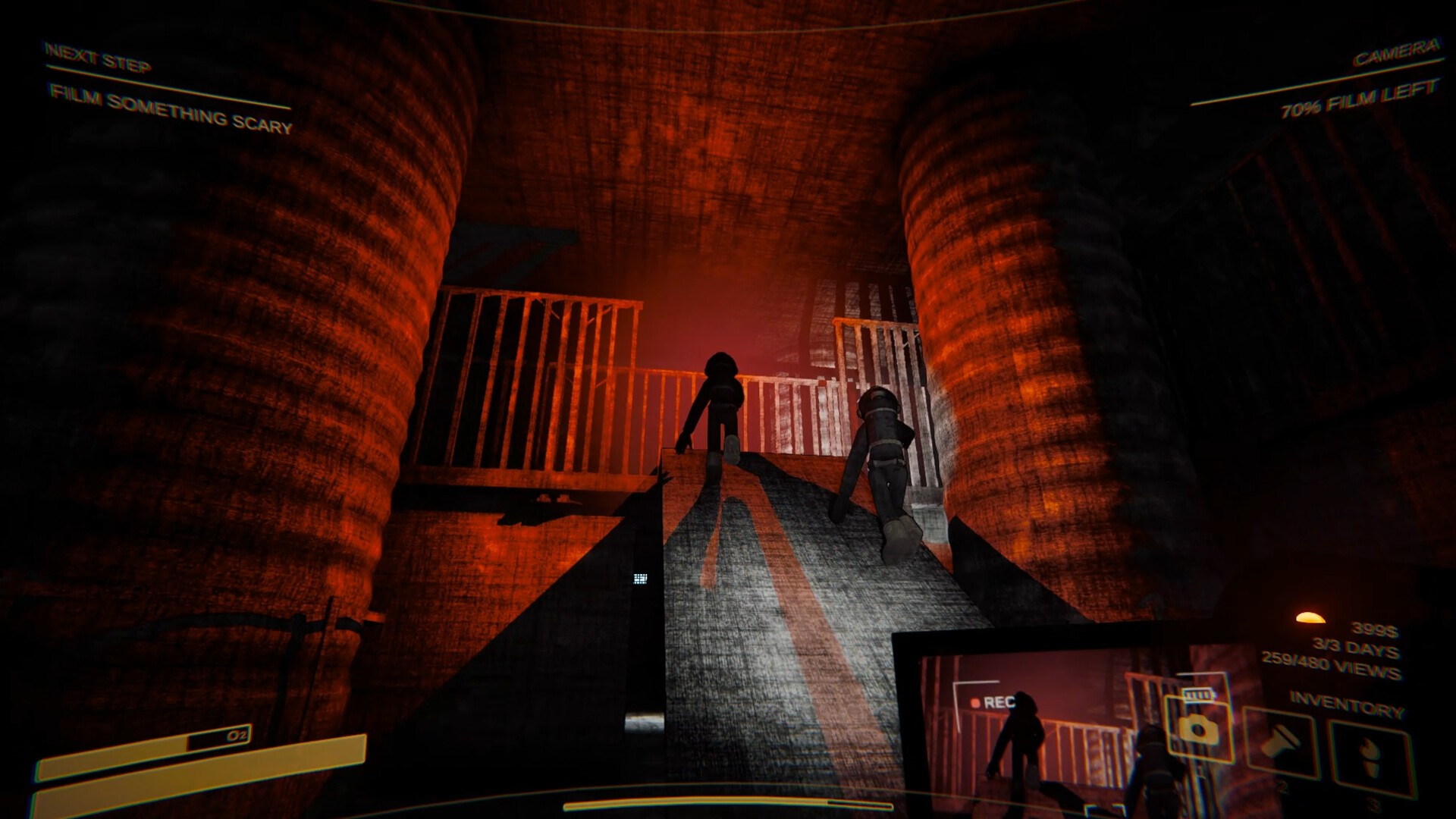Toggle the flashlight from inventory slot 2
The width and height of the screenshot is (1456, 819).
click(x=1280, y=742)
